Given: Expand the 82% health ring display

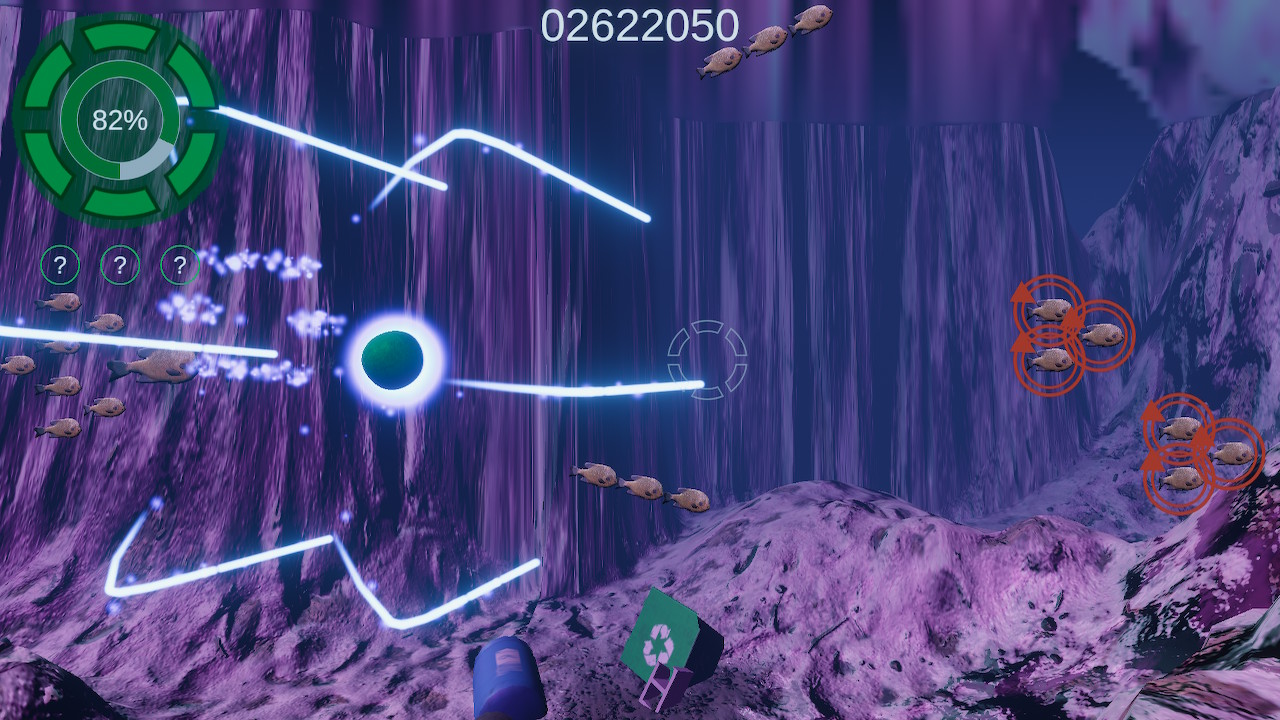Looking at the screenshot, I should point(122,120).
